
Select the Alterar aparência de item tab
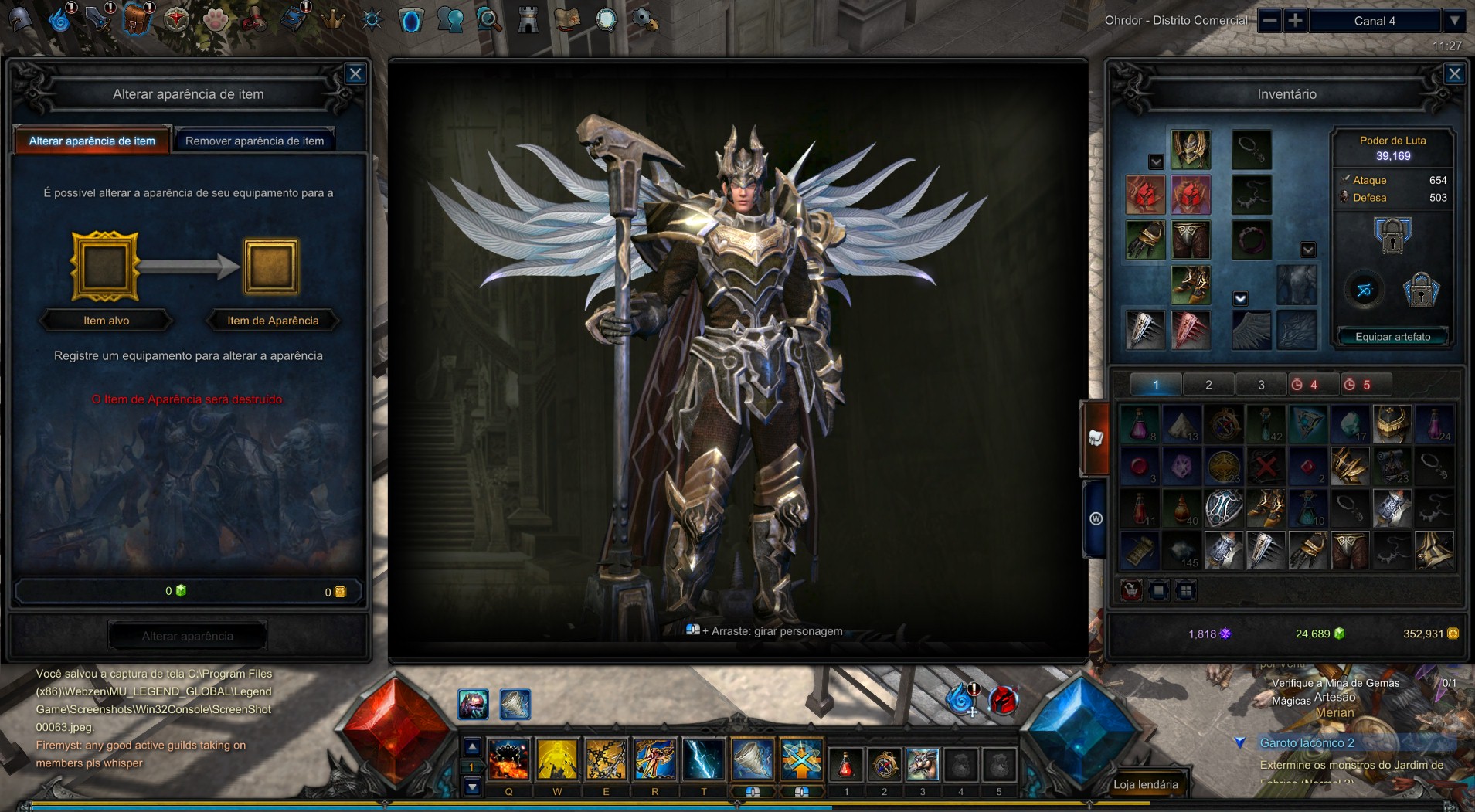pos(92,141)
